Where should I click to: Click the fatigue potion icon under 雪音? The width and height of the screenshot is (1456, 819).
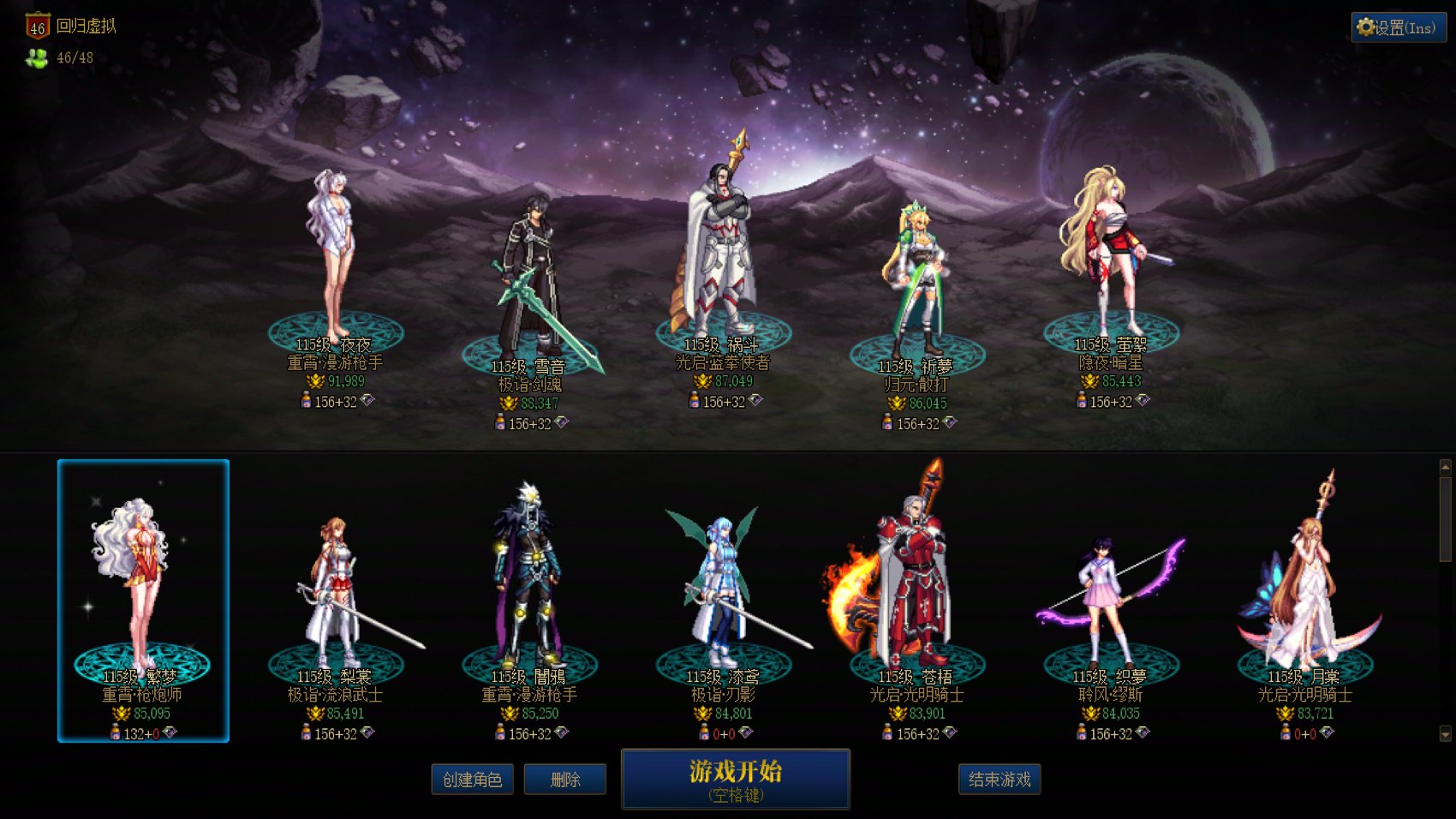pos(501,421)
